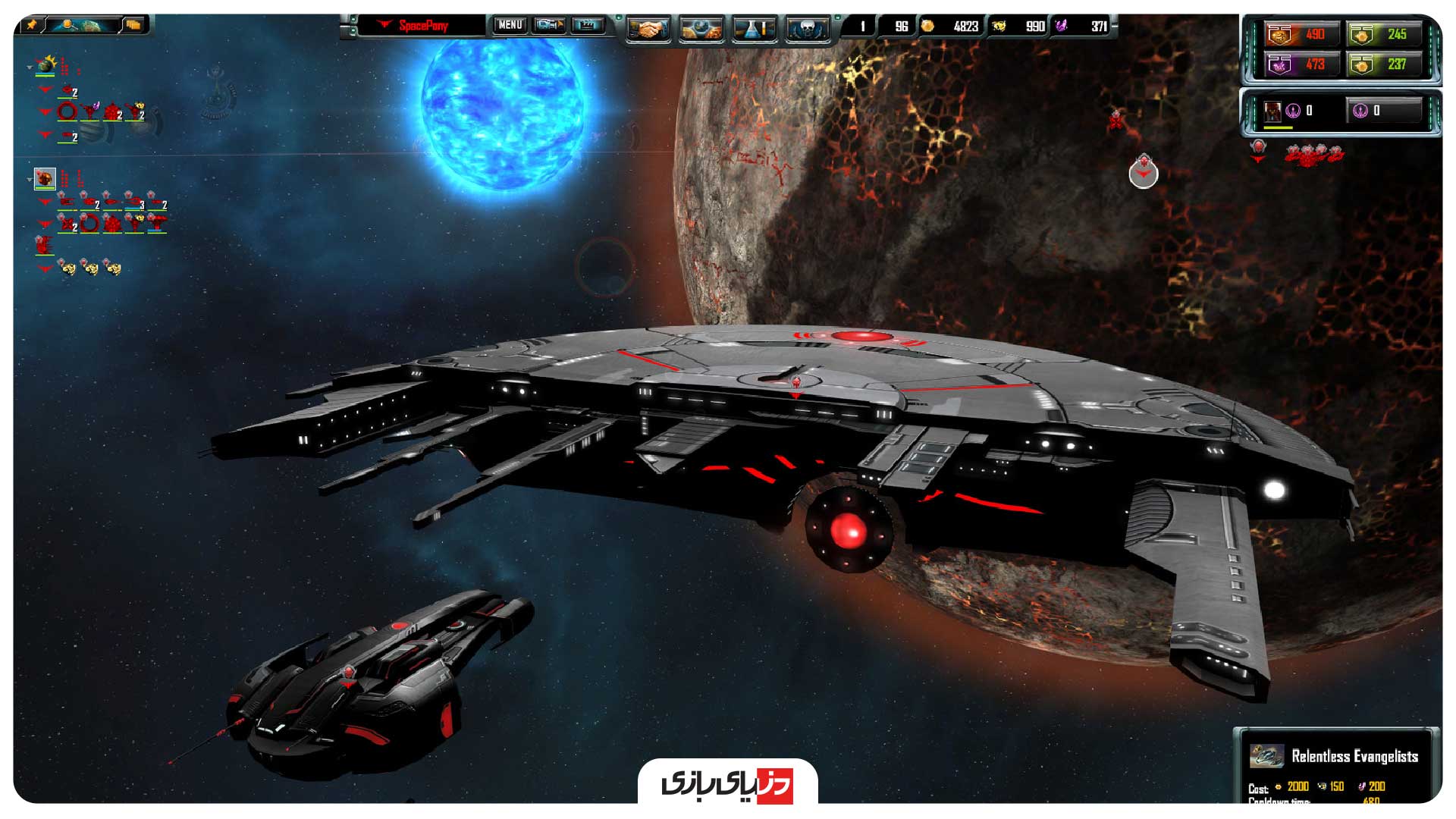
Task: Click the green market price reading 237
Action: pyautogui.click(x=1383, y=64)
